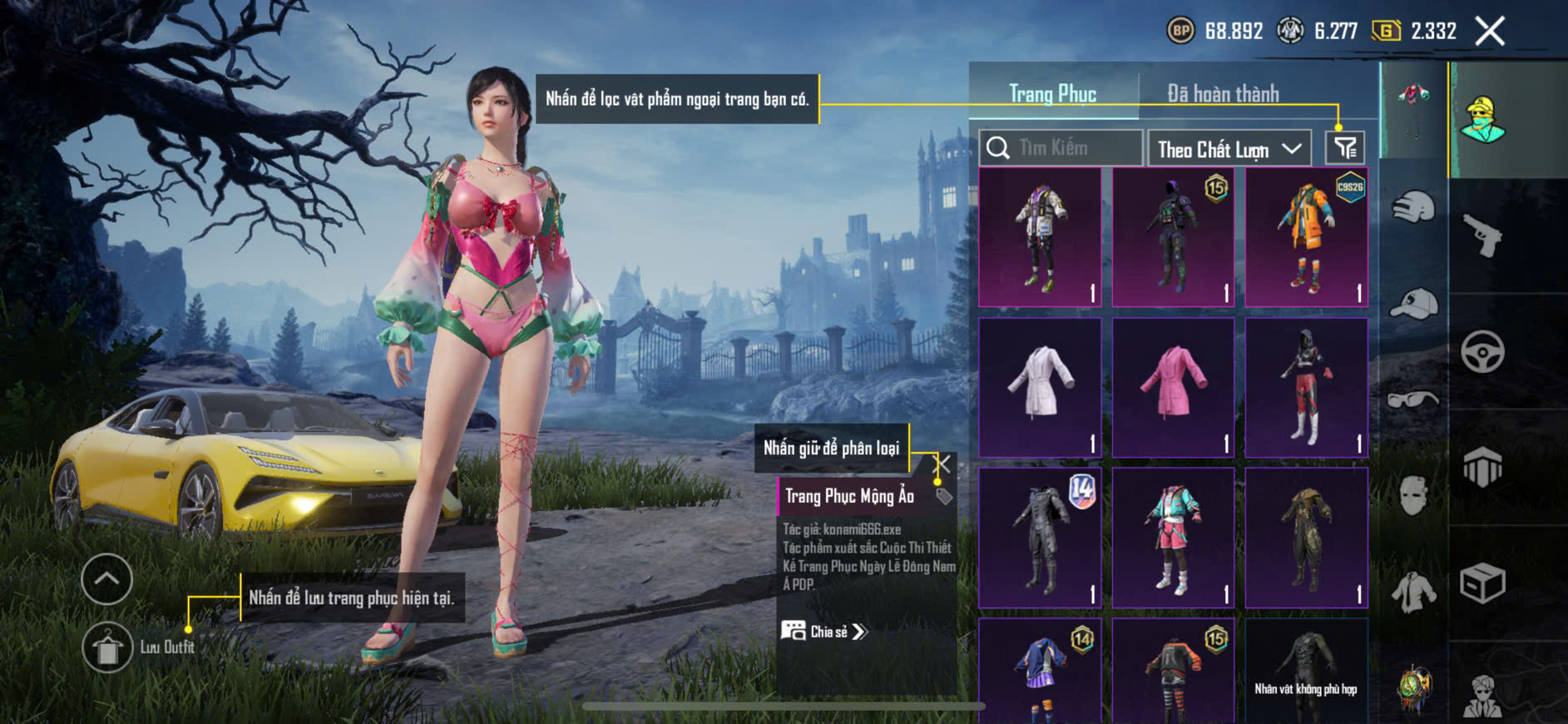This screenshot has width=1568, height=724.
Task: Choose the orange jacket C9S26 outfit
Action: point(1306,237)
